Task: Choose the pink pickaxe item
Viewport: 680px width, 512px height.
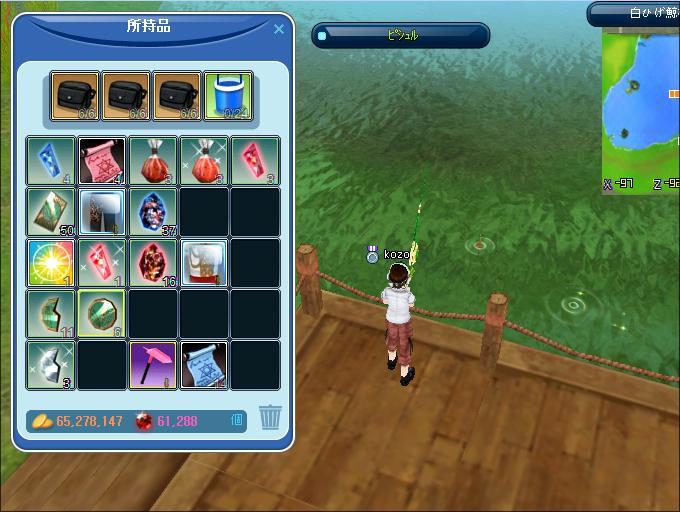Action: tap(153, 365)
